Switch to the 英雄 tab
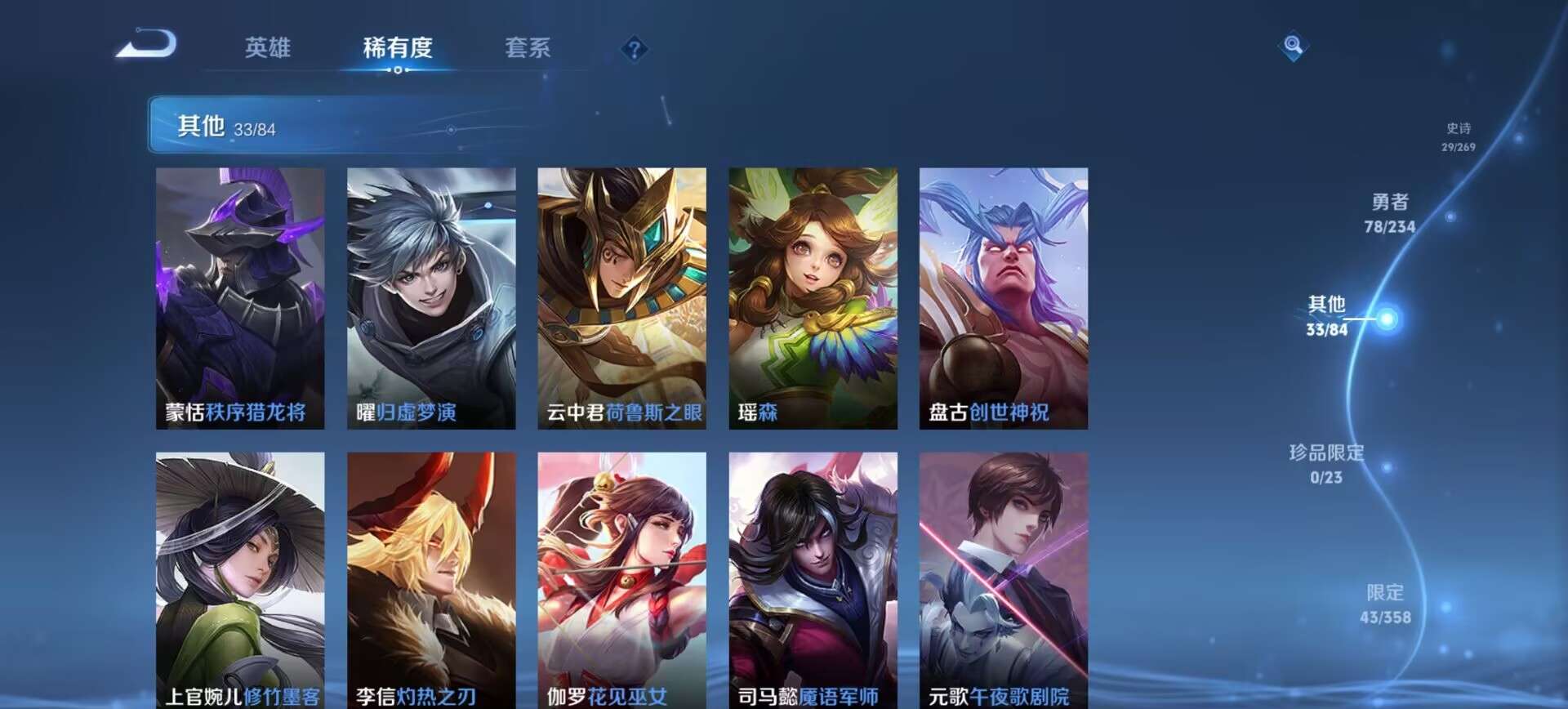This screenshot has width=1568, height=709. point(269,49)
